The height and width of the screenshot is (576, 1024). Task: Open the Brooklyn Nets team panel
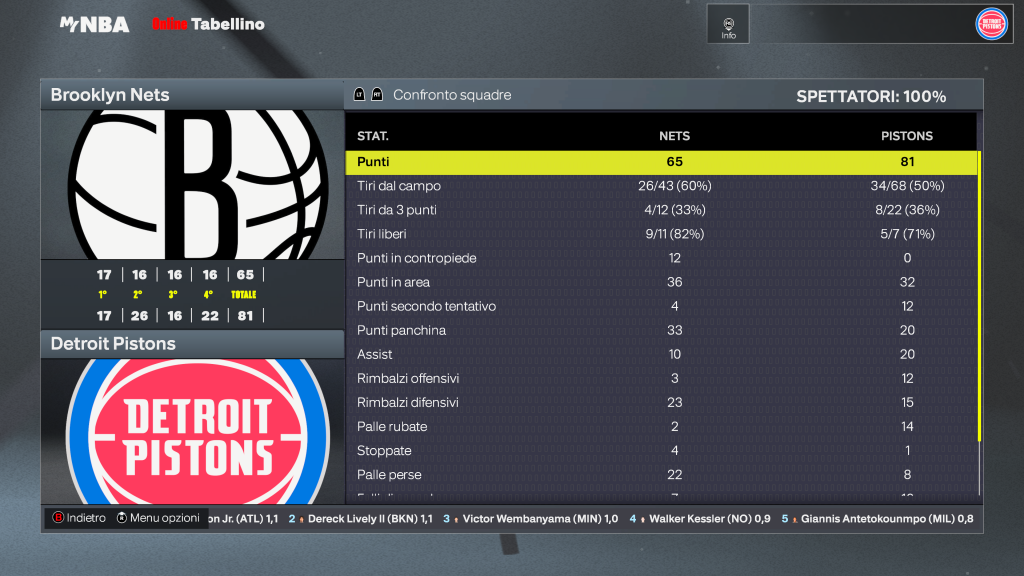point(192,95)
